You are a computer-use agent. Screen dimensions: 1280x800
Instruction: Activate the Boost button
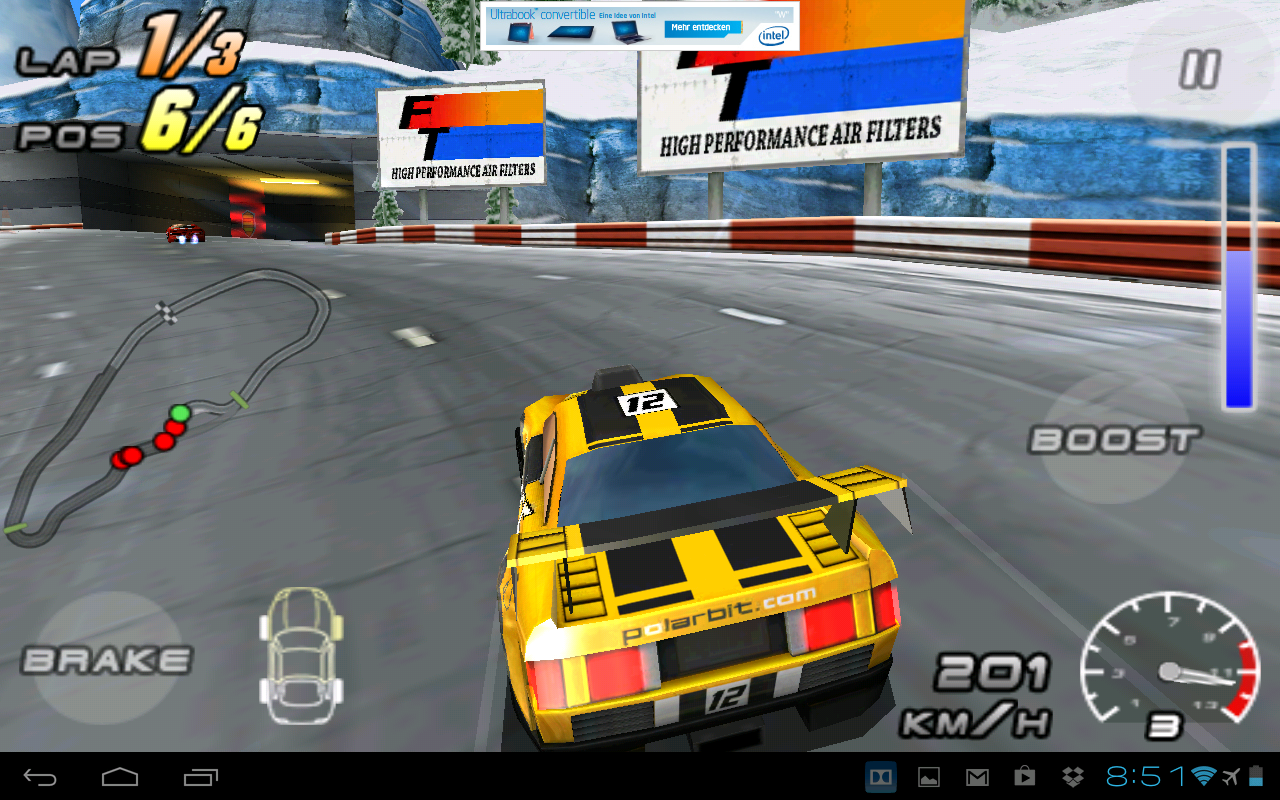[1115, 440]
